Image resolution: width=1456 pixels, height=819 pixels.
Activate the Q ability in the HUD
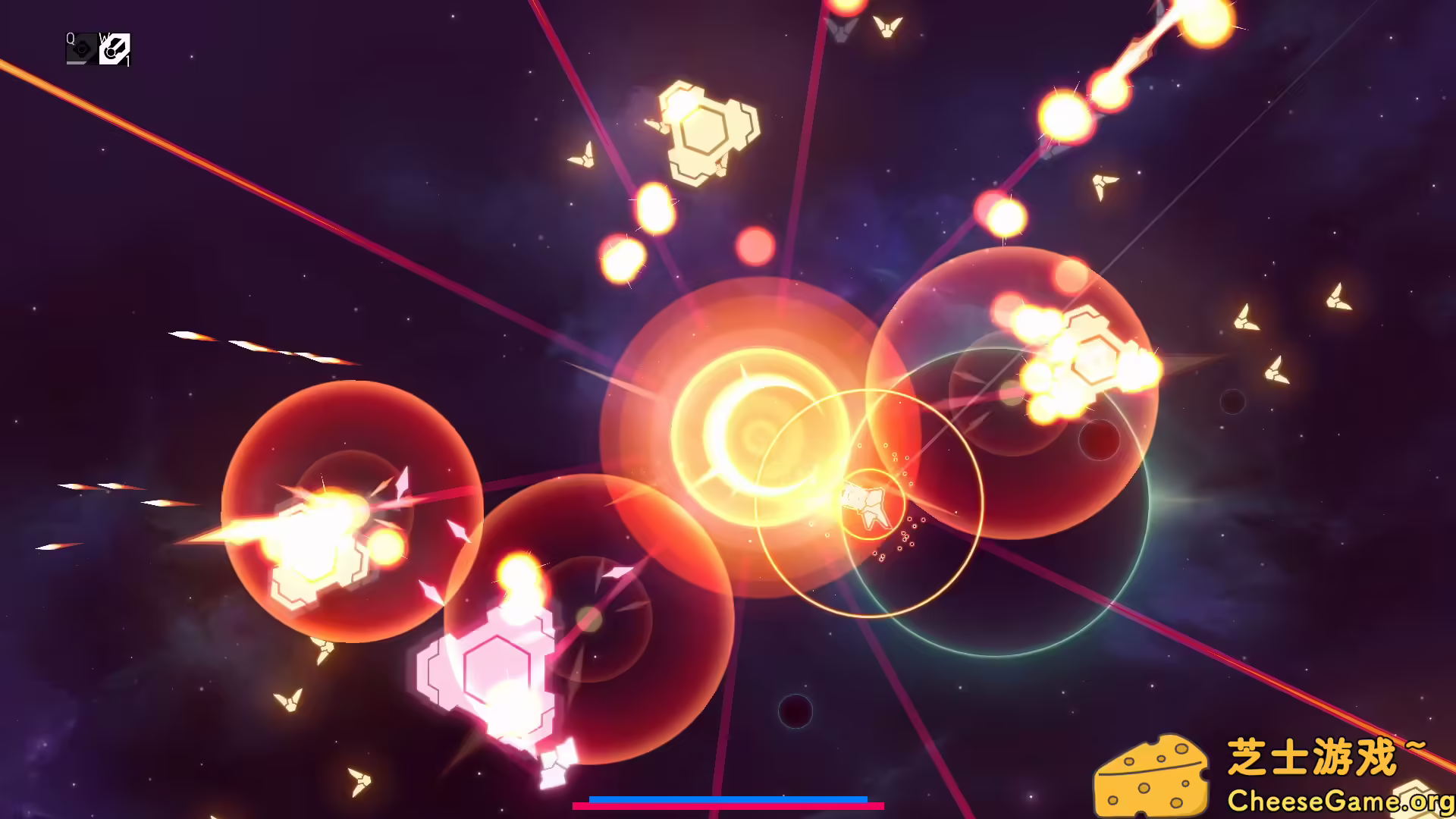coord(80,50)
